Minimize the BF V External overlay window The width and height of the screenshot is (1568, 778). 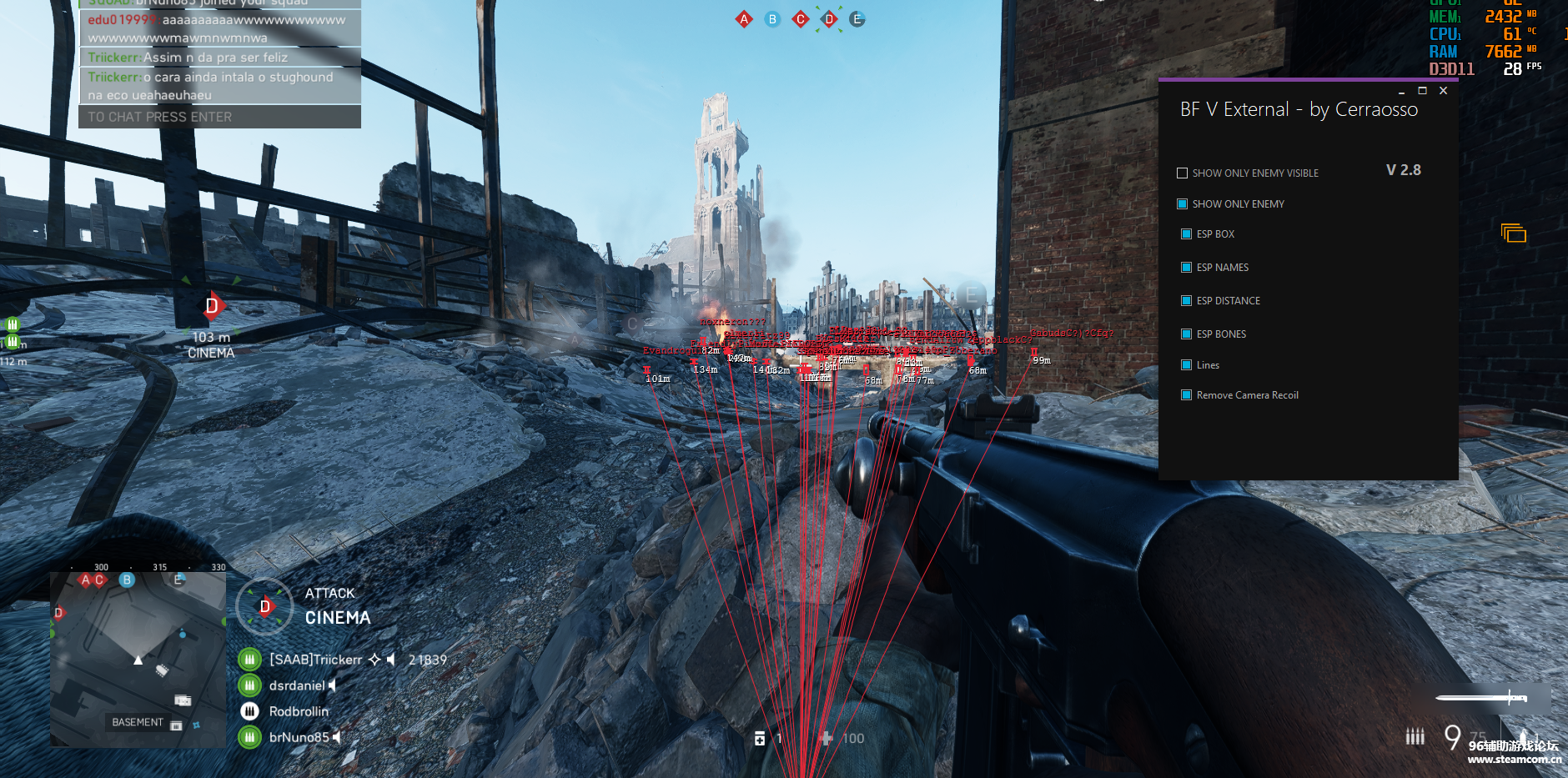pos(1401,91)
